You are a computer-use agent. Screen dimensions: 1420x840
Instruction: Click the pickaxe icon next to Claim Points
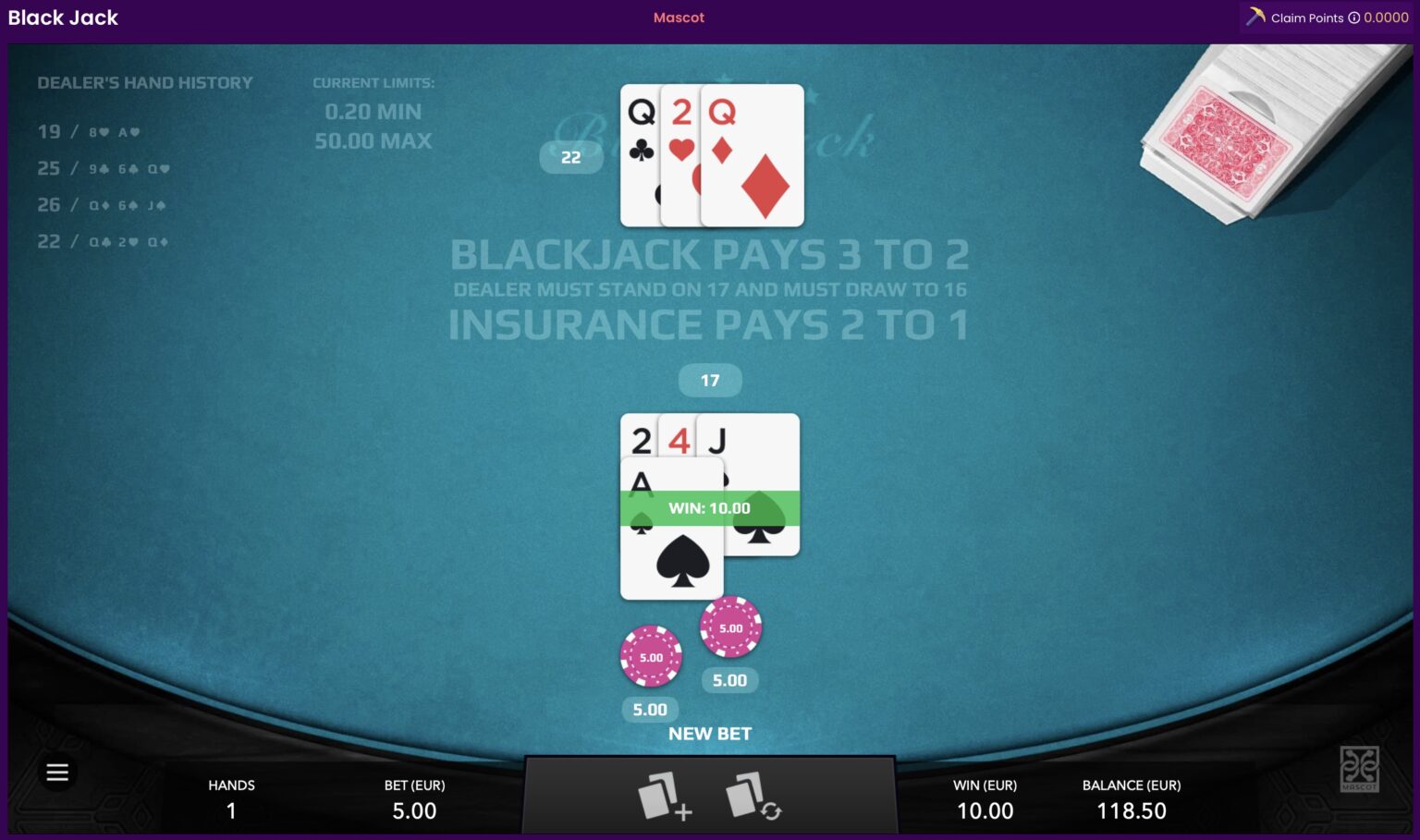[1256, 17]
